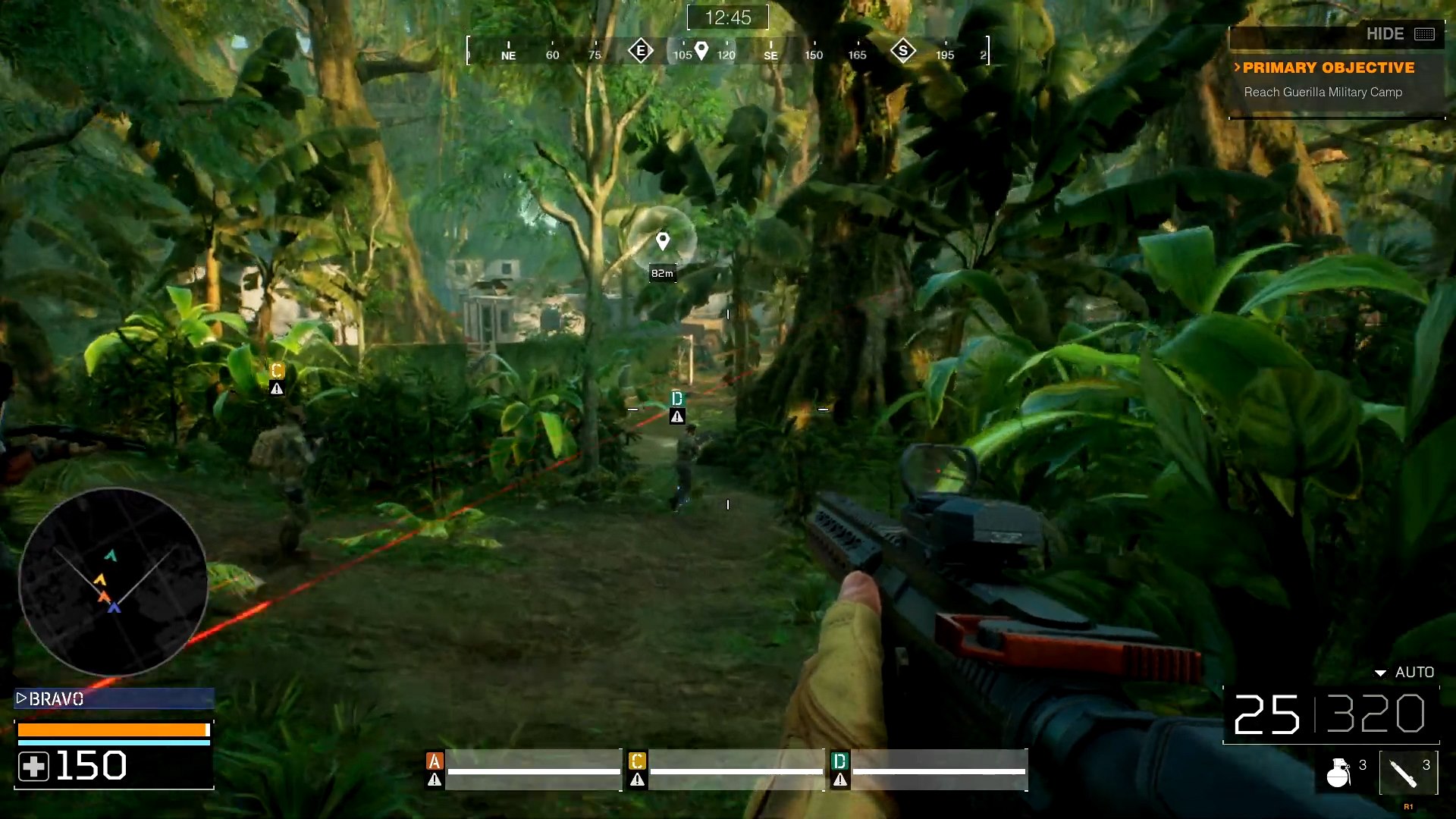The height and width of the screenshot is (819, 1456).
Task: Toggle the AUTO fire mode selector
Action: pyautogui.click(x=1405, y=673)
